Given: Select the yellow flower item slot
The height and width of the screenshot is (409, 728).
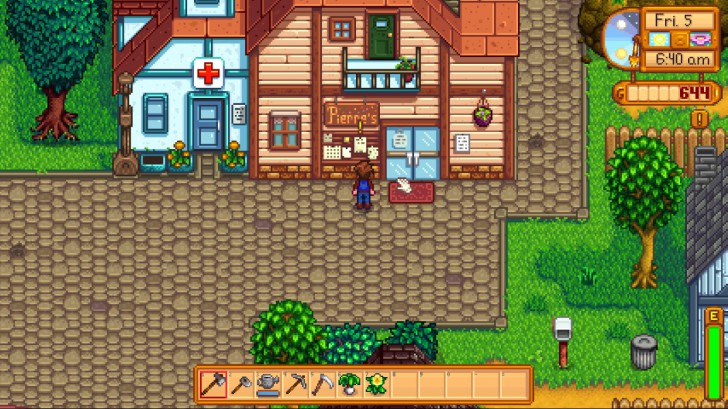Looking at the screenshot, I should click(377, 384).
